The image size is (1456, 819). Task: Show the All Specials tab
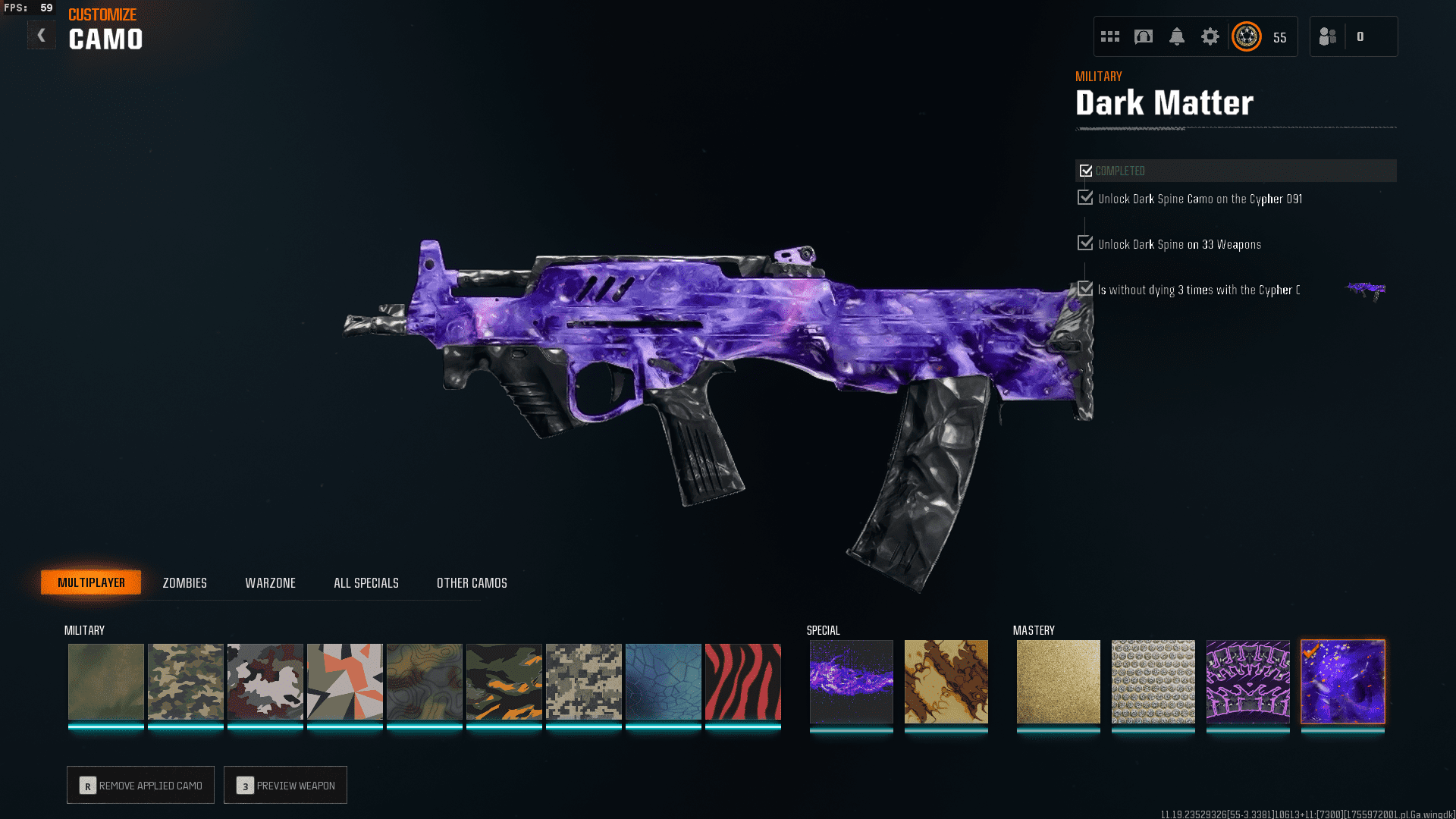click(366, 582)
